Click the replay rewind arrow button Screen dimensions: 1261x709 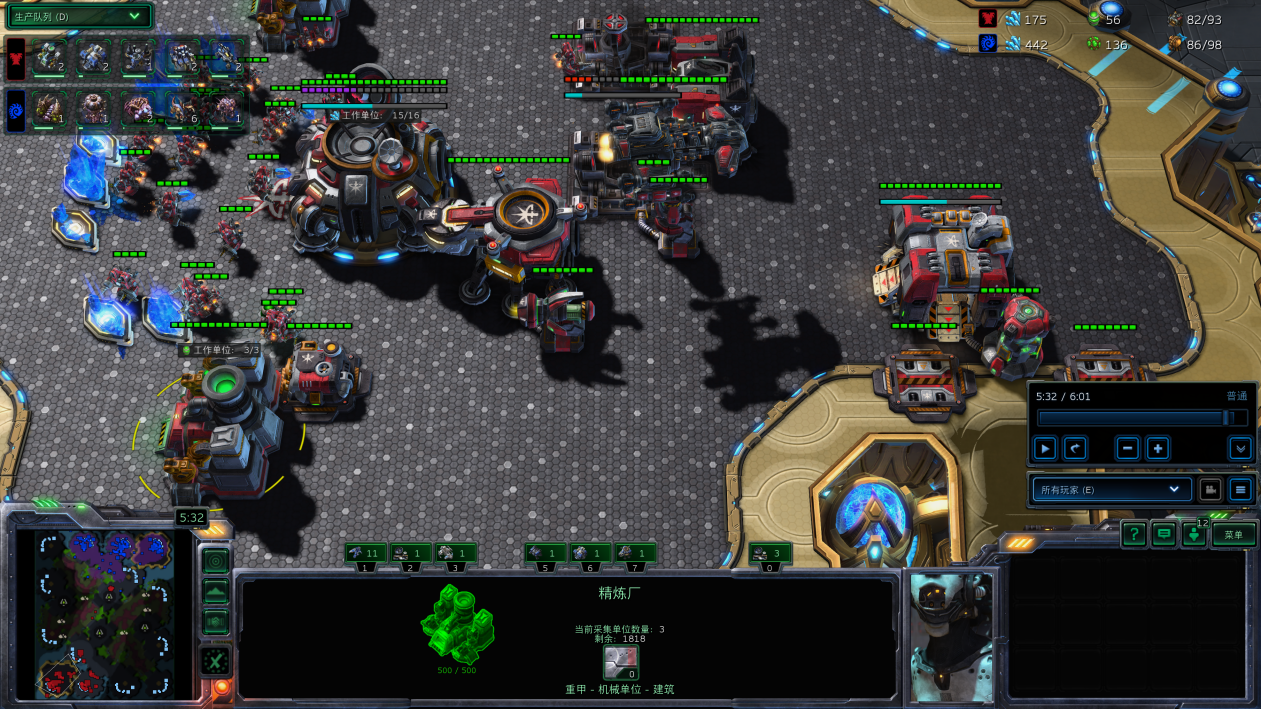pos(1075,448)
